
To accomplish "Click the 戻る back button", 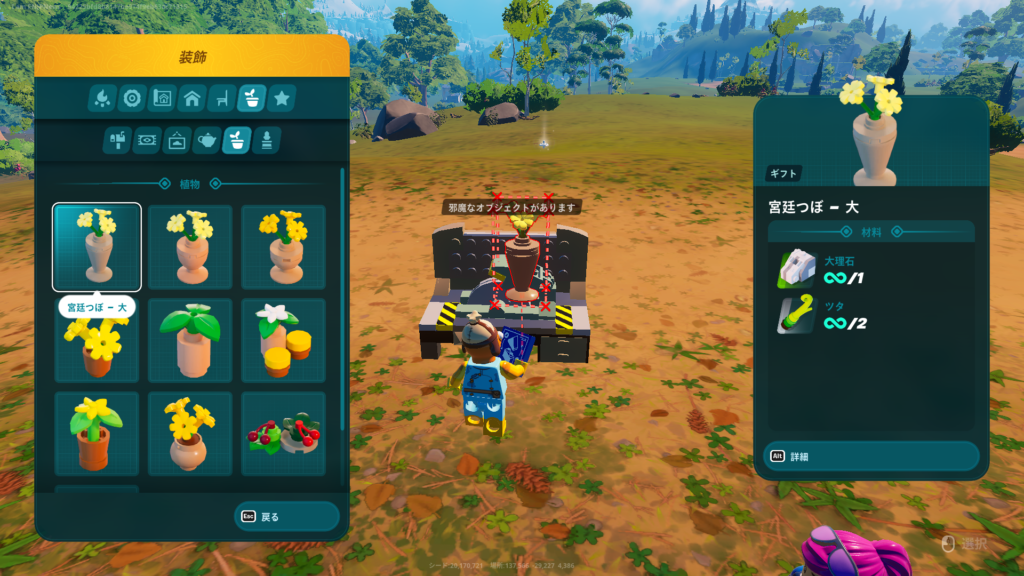I will (x=287, y=517).
